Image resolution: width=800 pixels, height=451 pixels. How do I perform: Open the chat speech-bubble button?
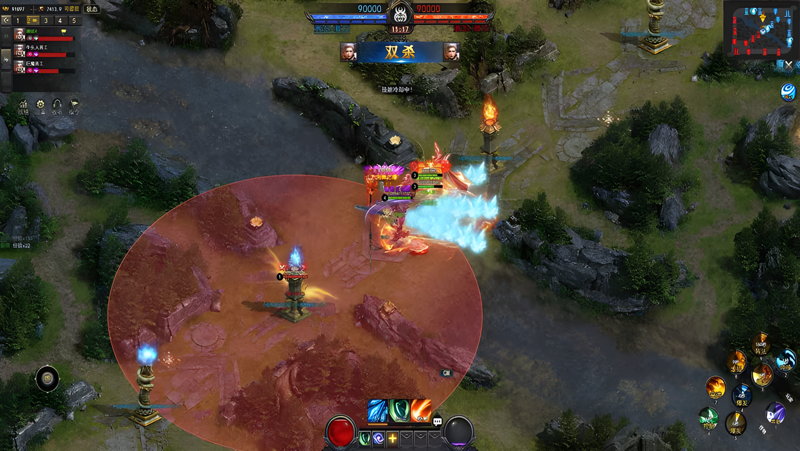click(437, 423)
